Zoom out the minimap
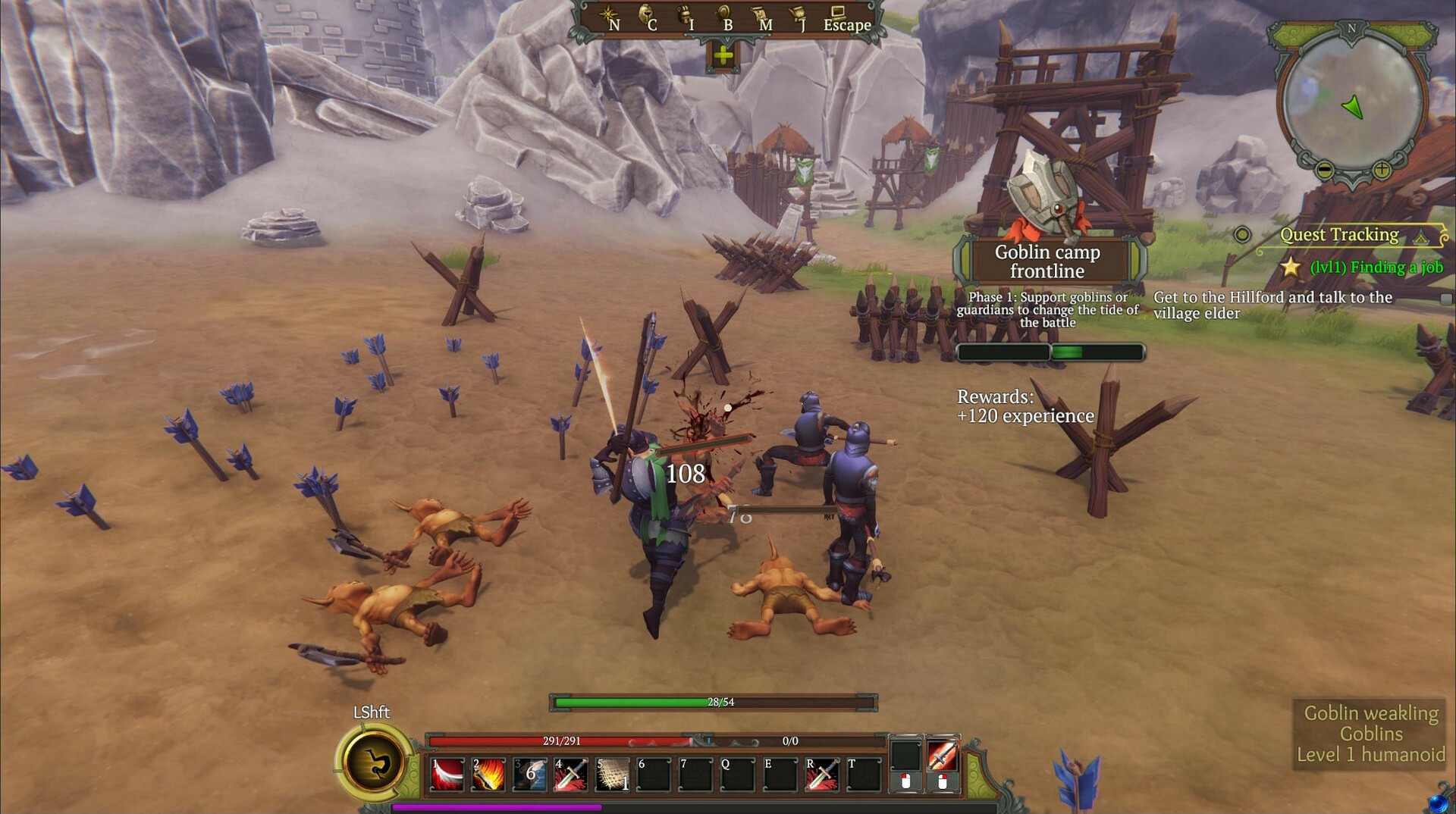The image size is (1456, 814). 1324,170
